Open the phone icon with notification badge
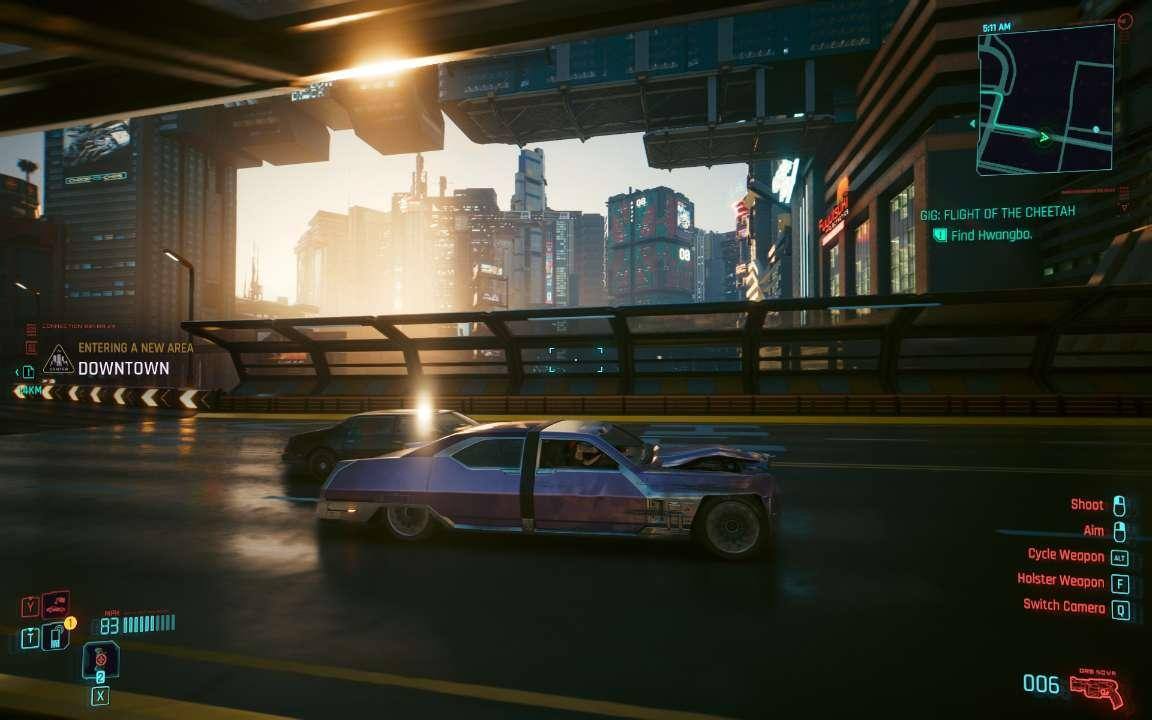Screen dimensions: 1152x720 point(55,635)
